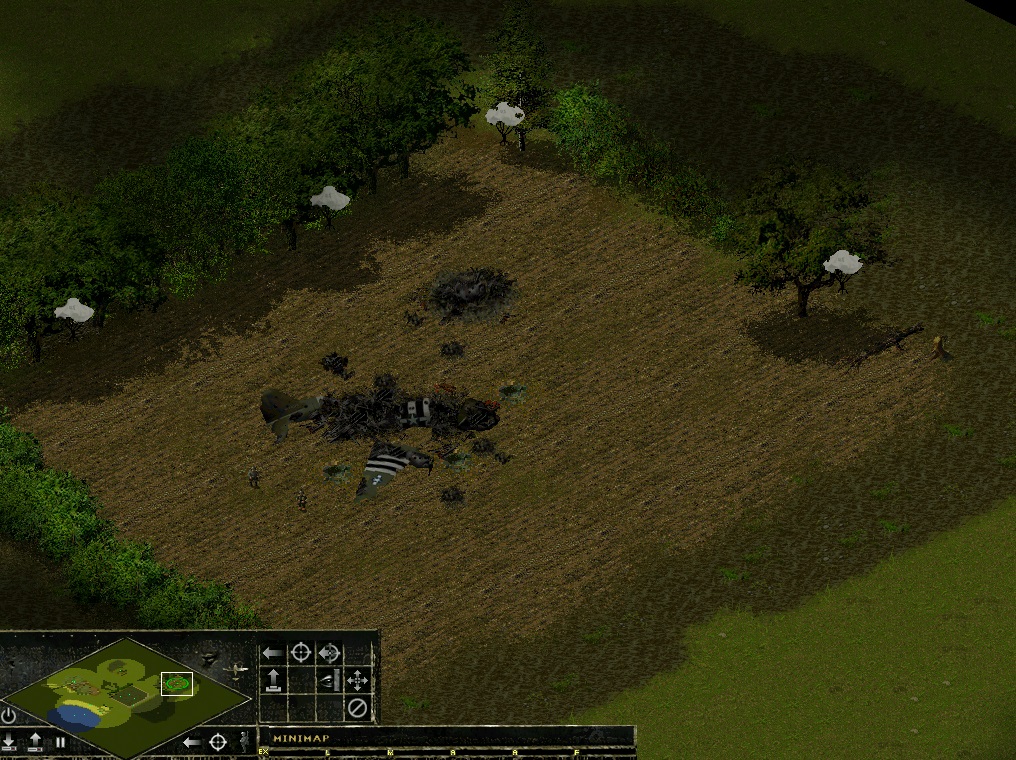1016x760 pixels.
Task: Select the down-arrow icon left of pause
Action: (10, 742)
